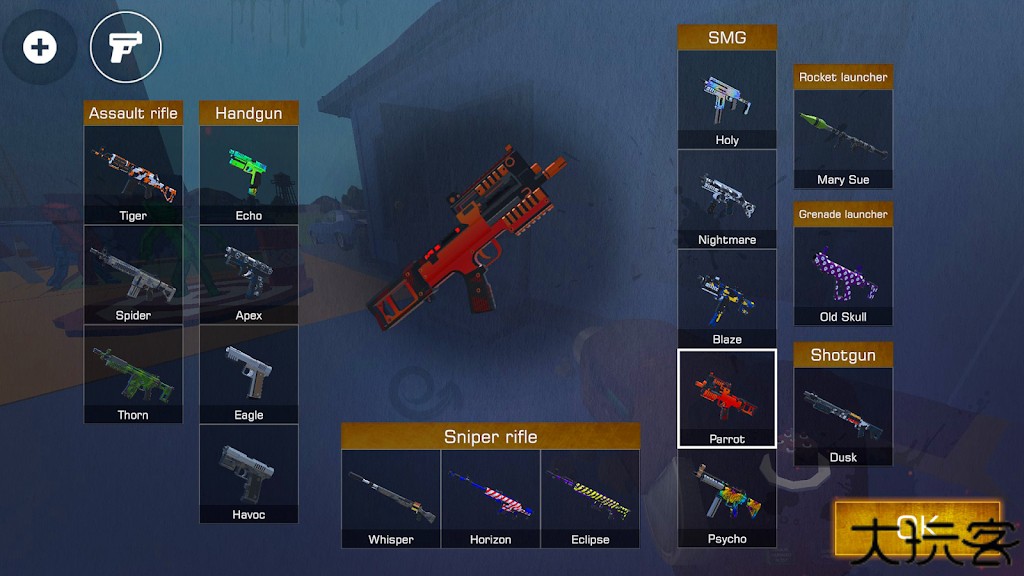Viewport: 1024px width, 576px height.
Task: Choose the Psycho SMG
Action: (727, 498)
